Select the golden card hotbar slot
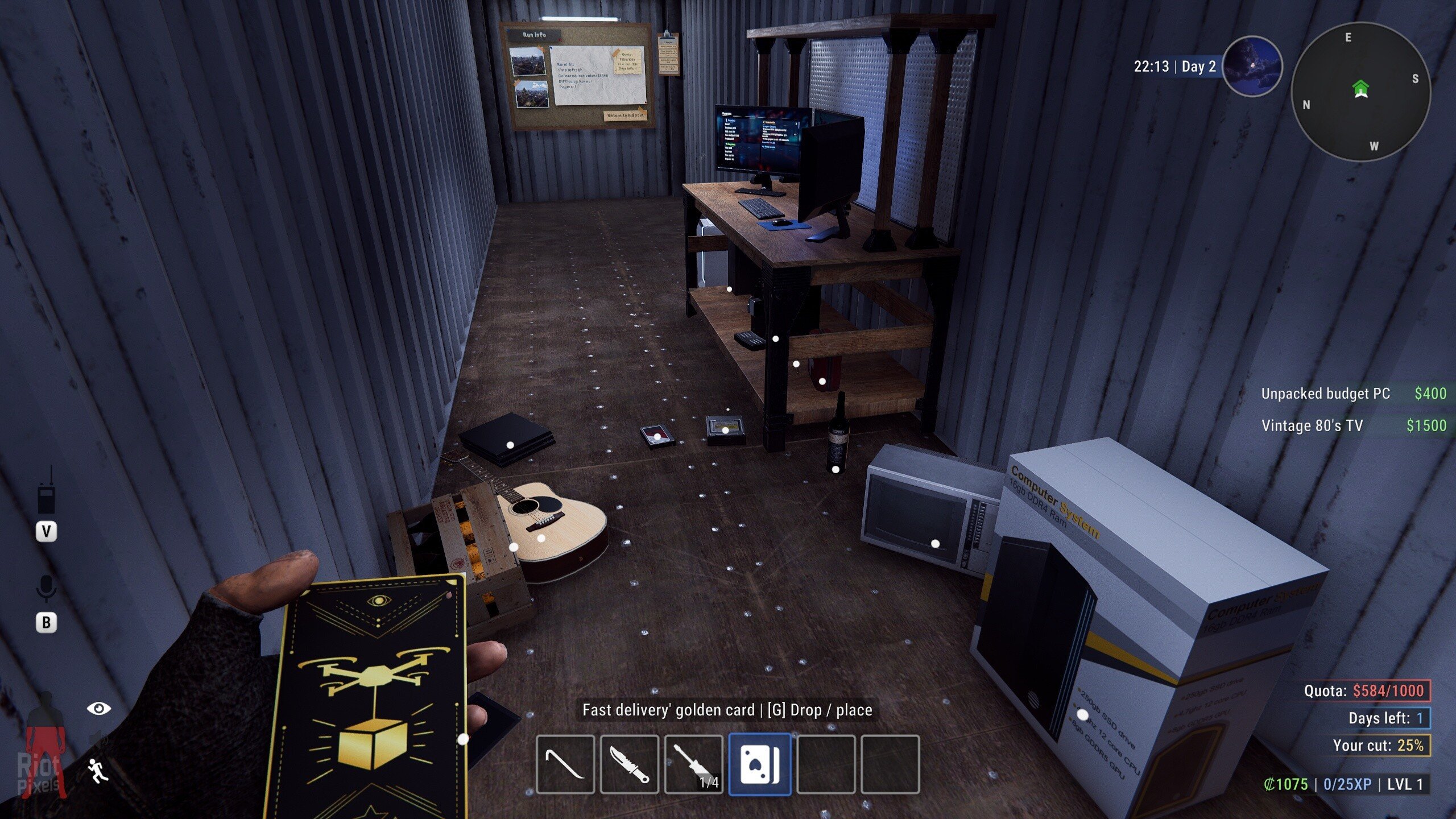Viewport: 1456px width, 819px height. tap(760, 764)
